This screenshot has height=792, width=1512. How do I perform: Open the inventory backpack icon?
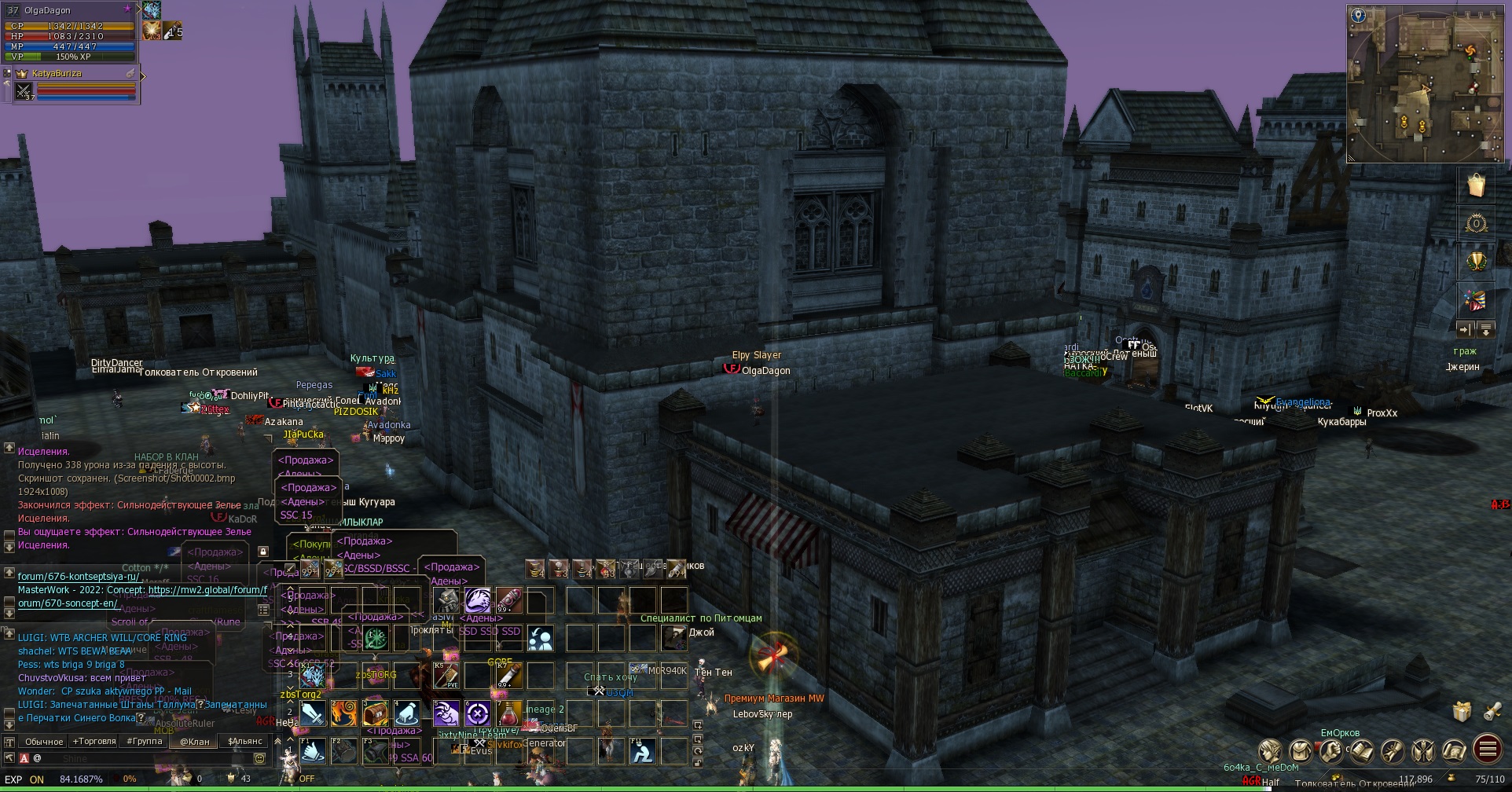click(x=1300, y=751)
